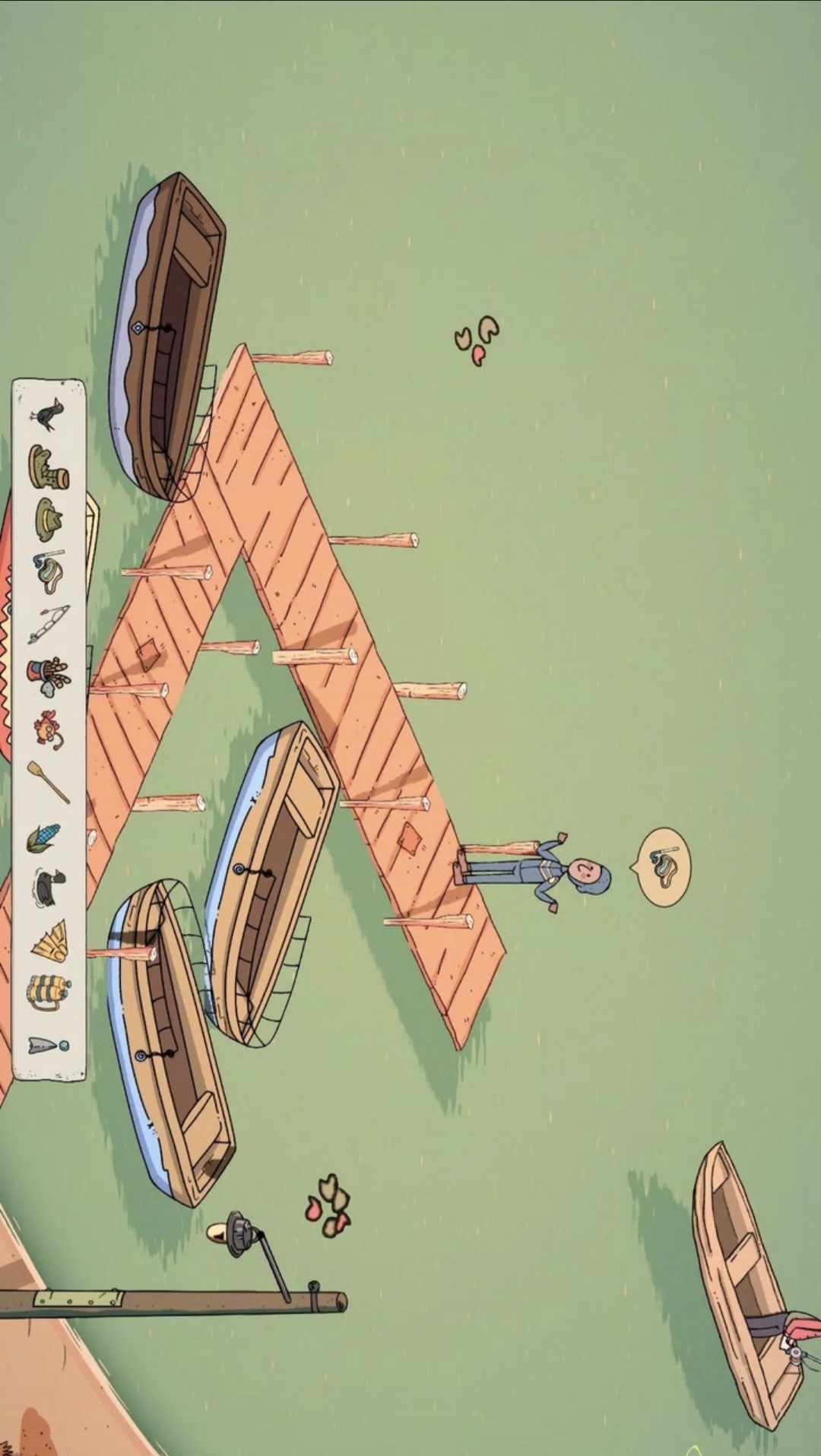Select the wooden paddle icon
The image size is (821, 1456).
click(49, 781)
